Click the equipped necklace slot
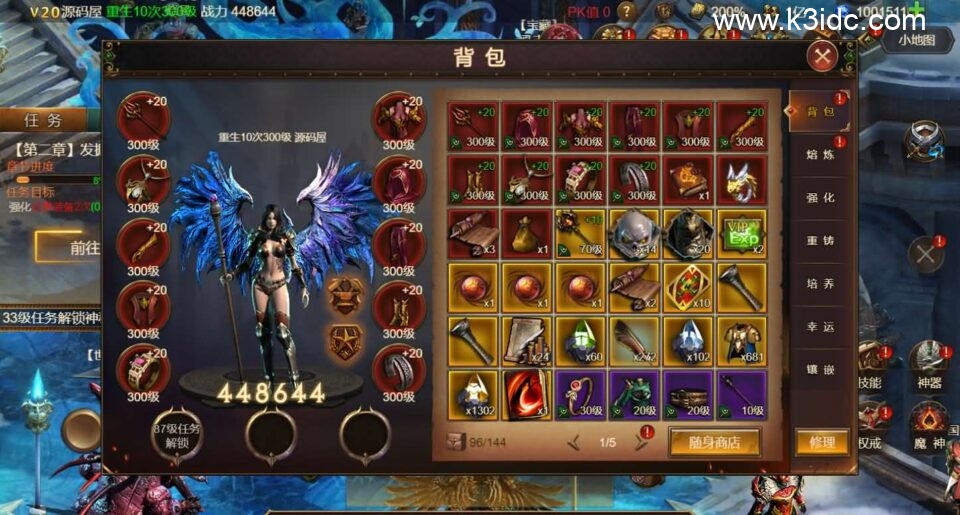The height and width of the screenshot is (515, 960). [143, 181]
